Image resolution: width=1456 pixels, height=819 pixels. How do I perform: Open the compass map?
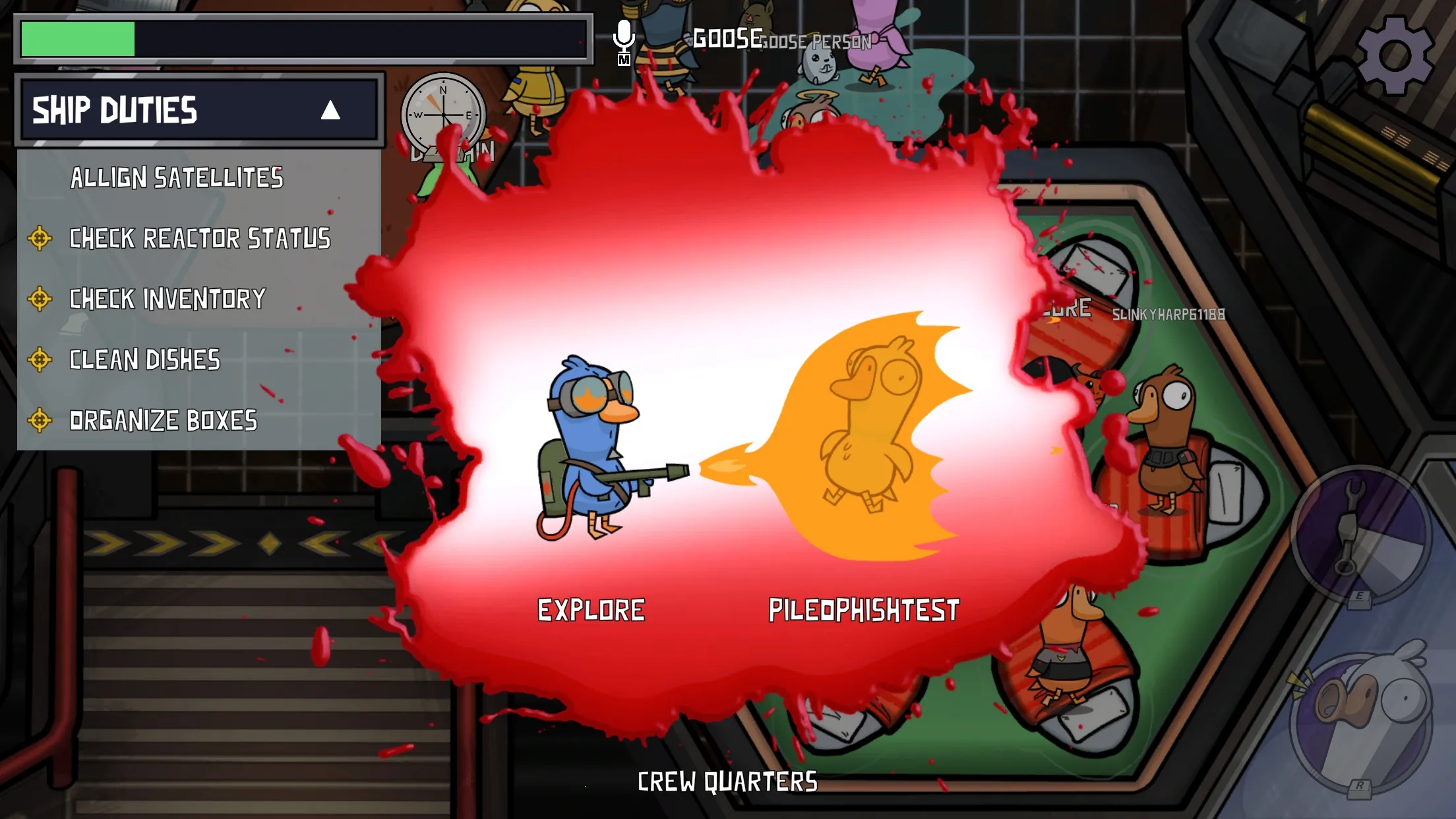coord(443,115)
